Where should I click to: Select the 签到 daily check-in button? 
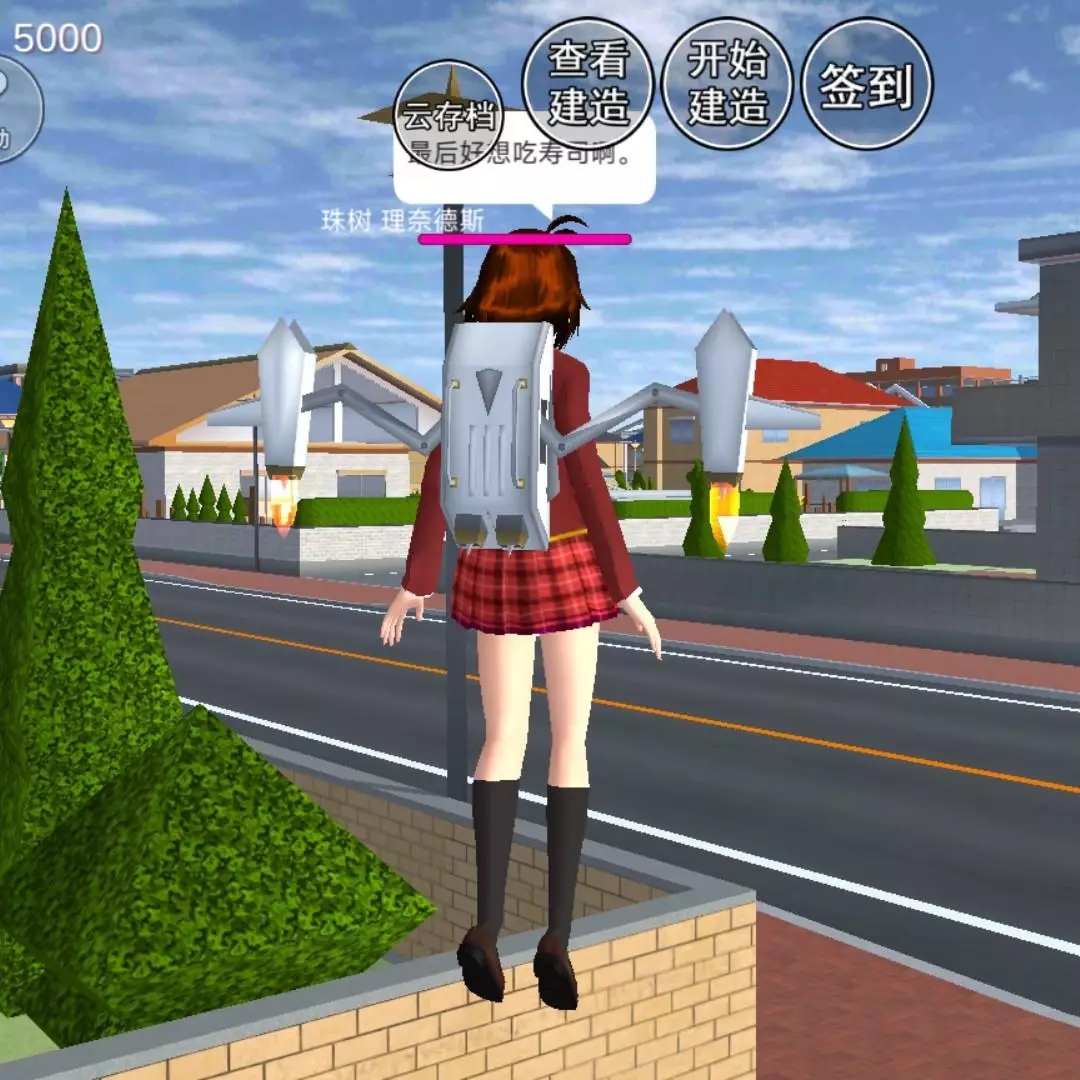867,84
